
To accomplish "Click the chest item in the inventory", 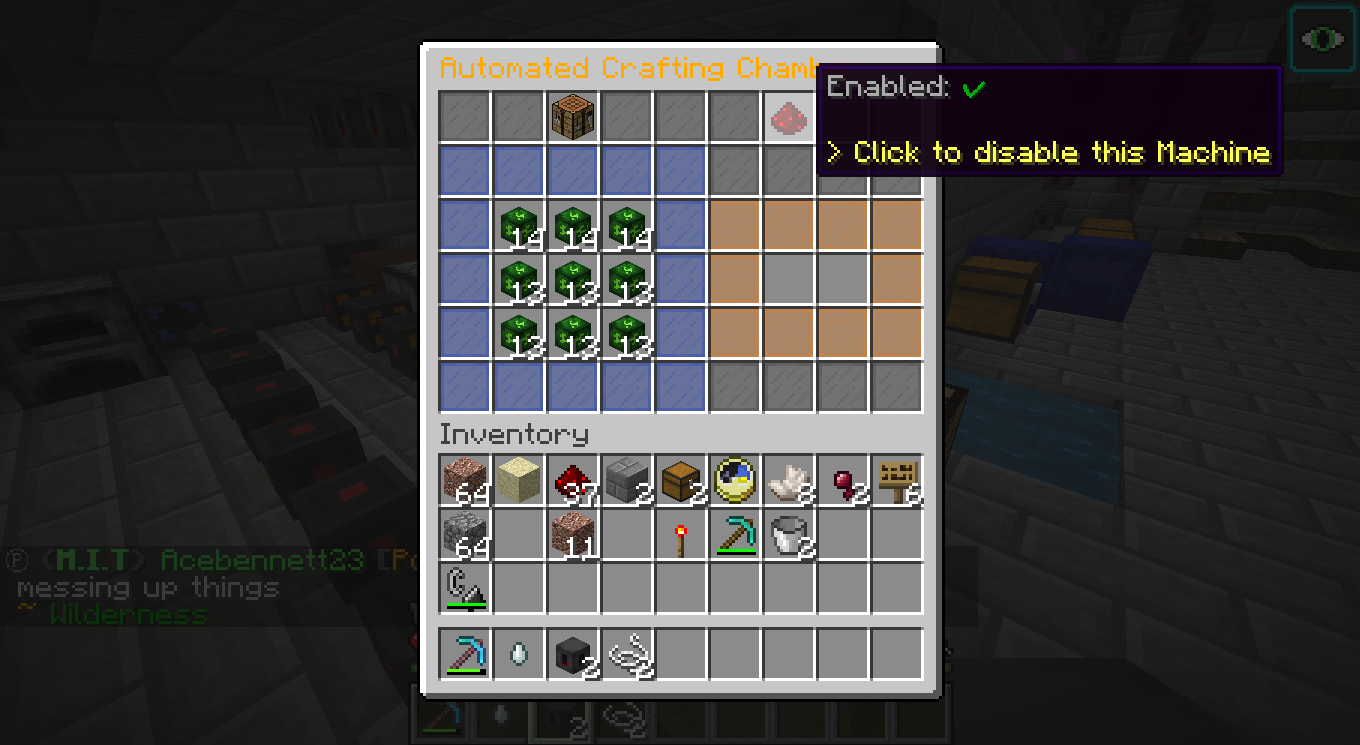I will click(681, 481).
